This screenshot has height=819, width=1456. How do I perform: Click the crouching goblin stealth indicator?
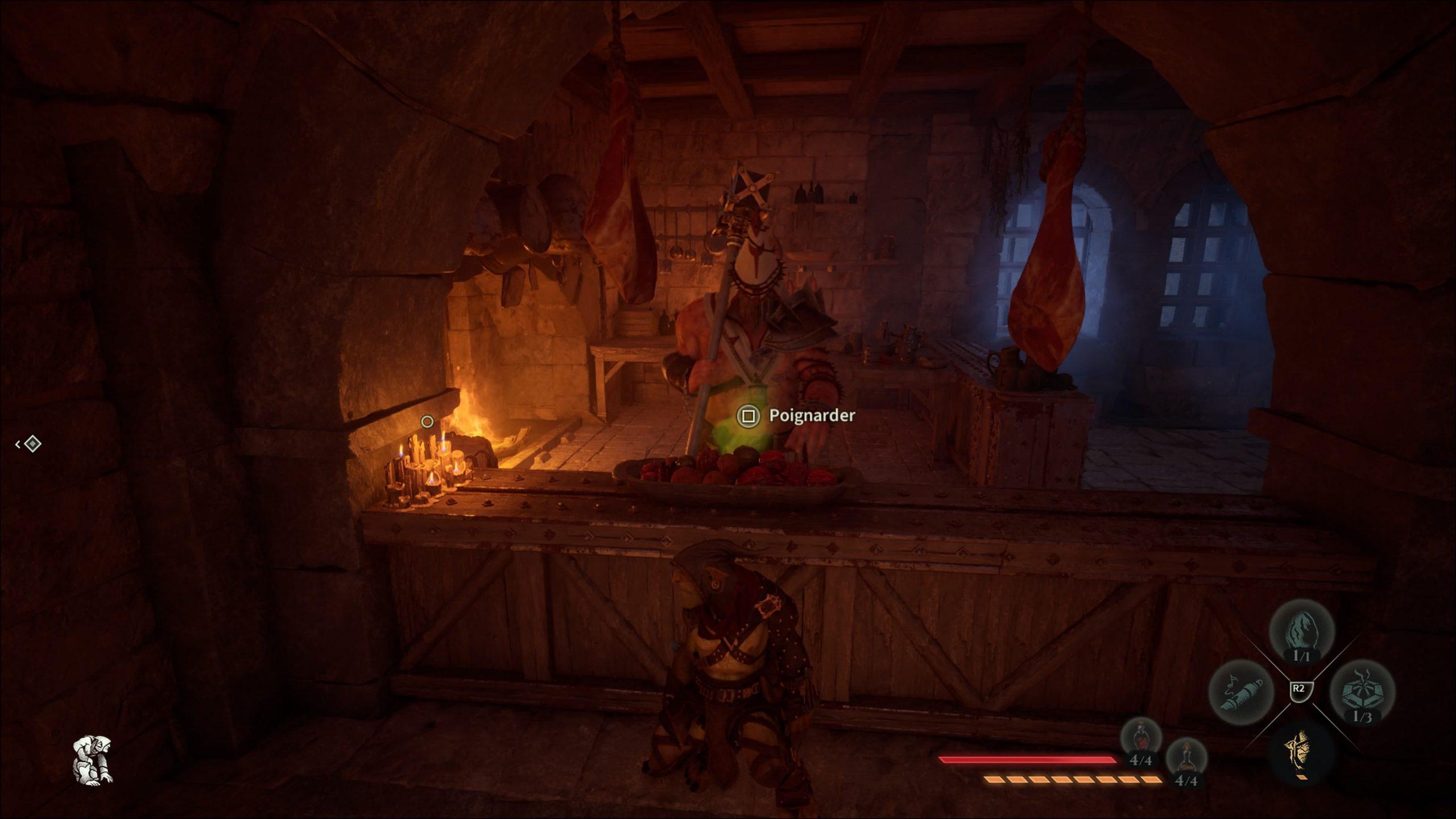(x=93, y=760)
